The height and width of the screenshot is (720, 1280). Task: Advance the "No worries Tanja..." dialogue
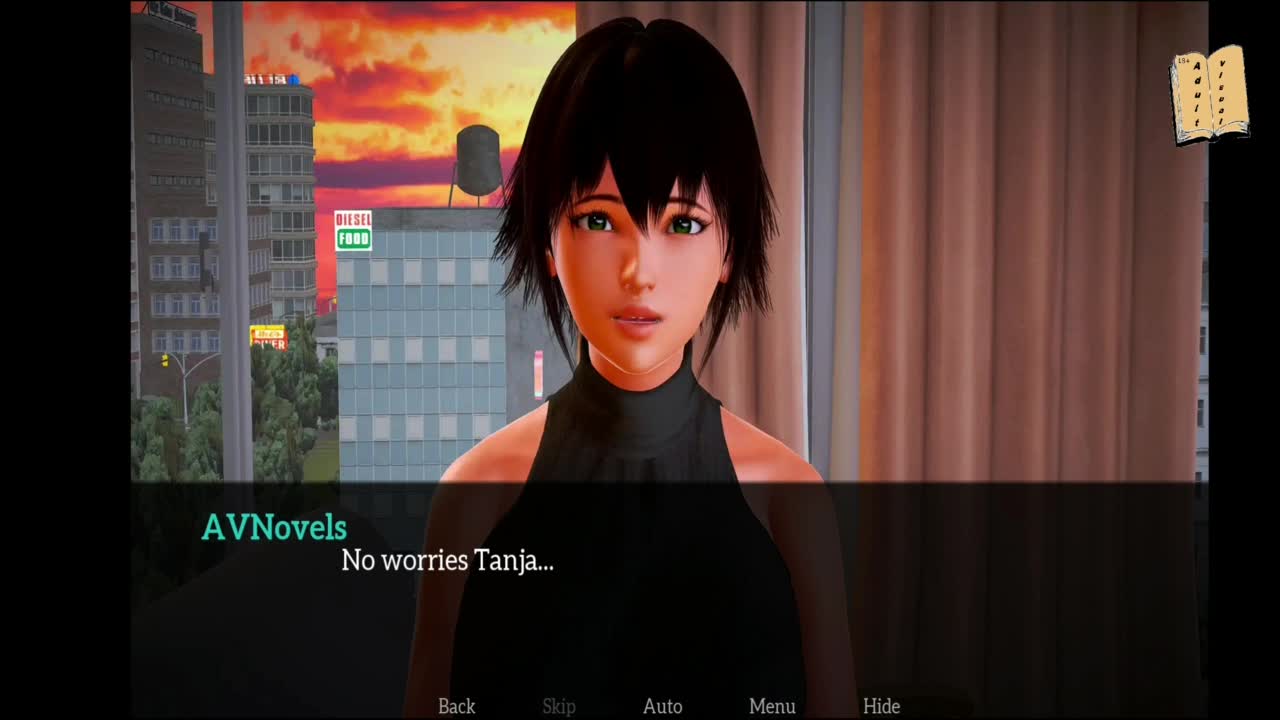pos(447,561)
